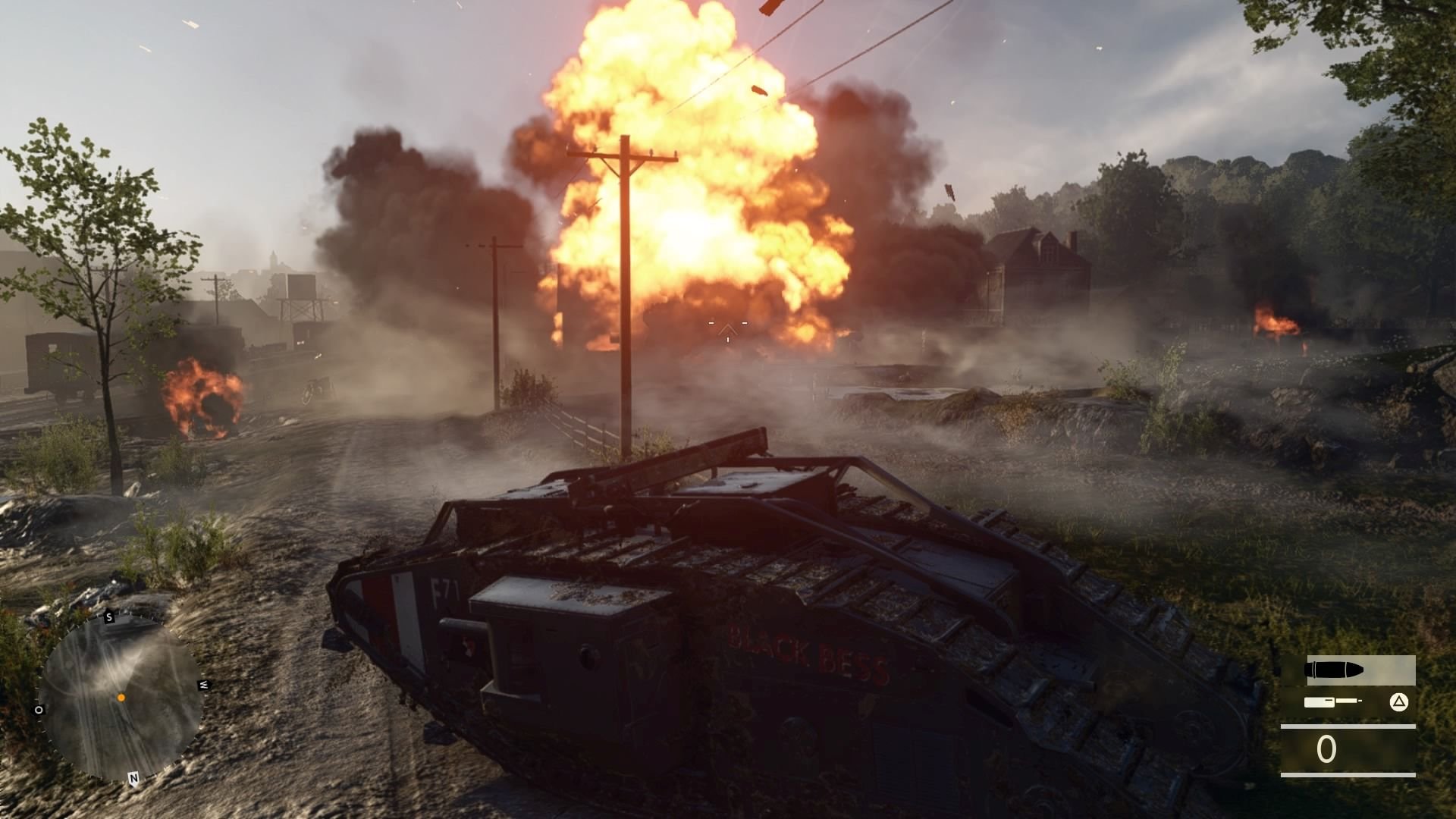Click the 'N' compass marker on the minimap
1456x819 pixels.
(133, 777)
